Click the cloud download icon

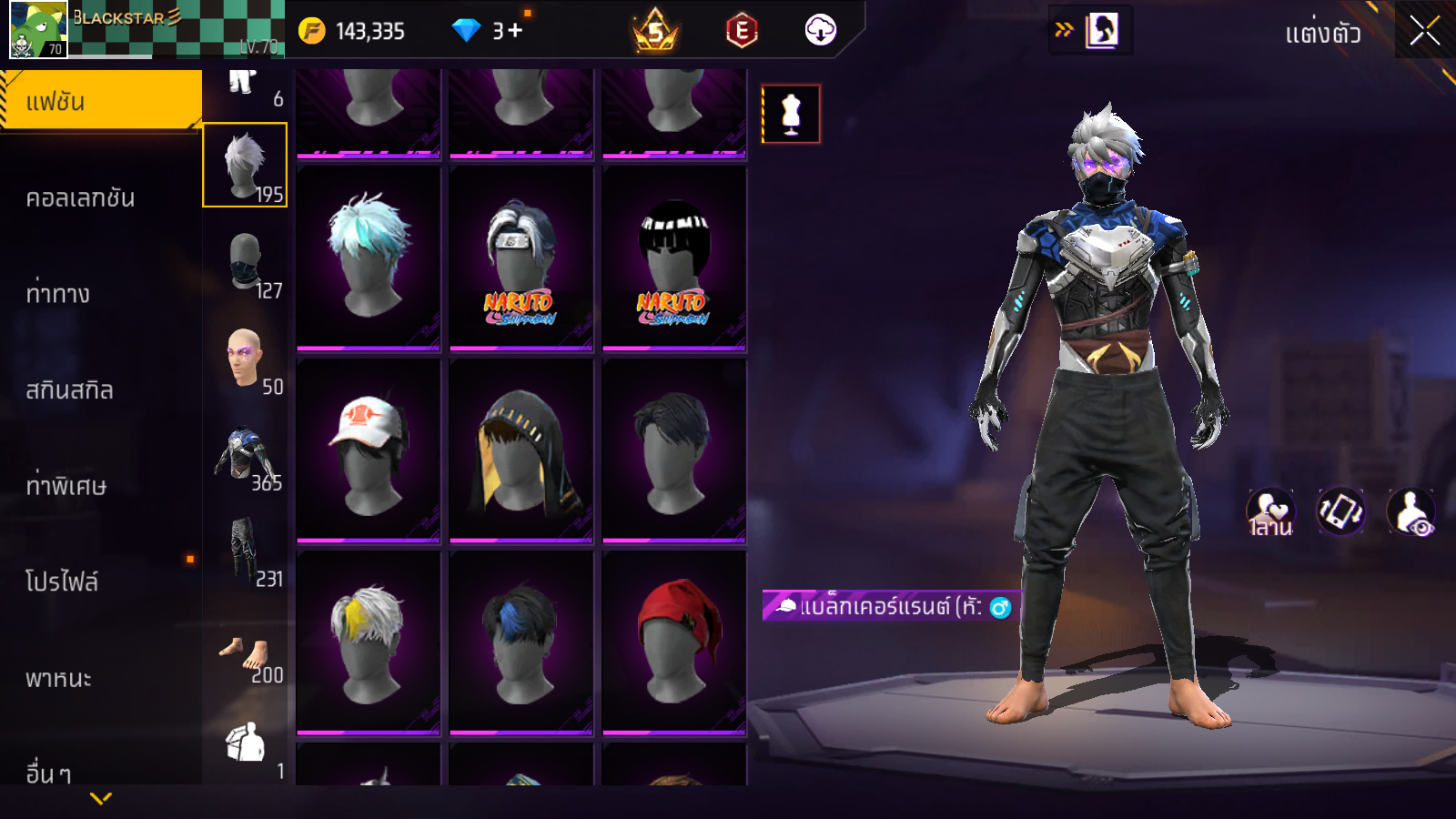click(x=820, y=31)
